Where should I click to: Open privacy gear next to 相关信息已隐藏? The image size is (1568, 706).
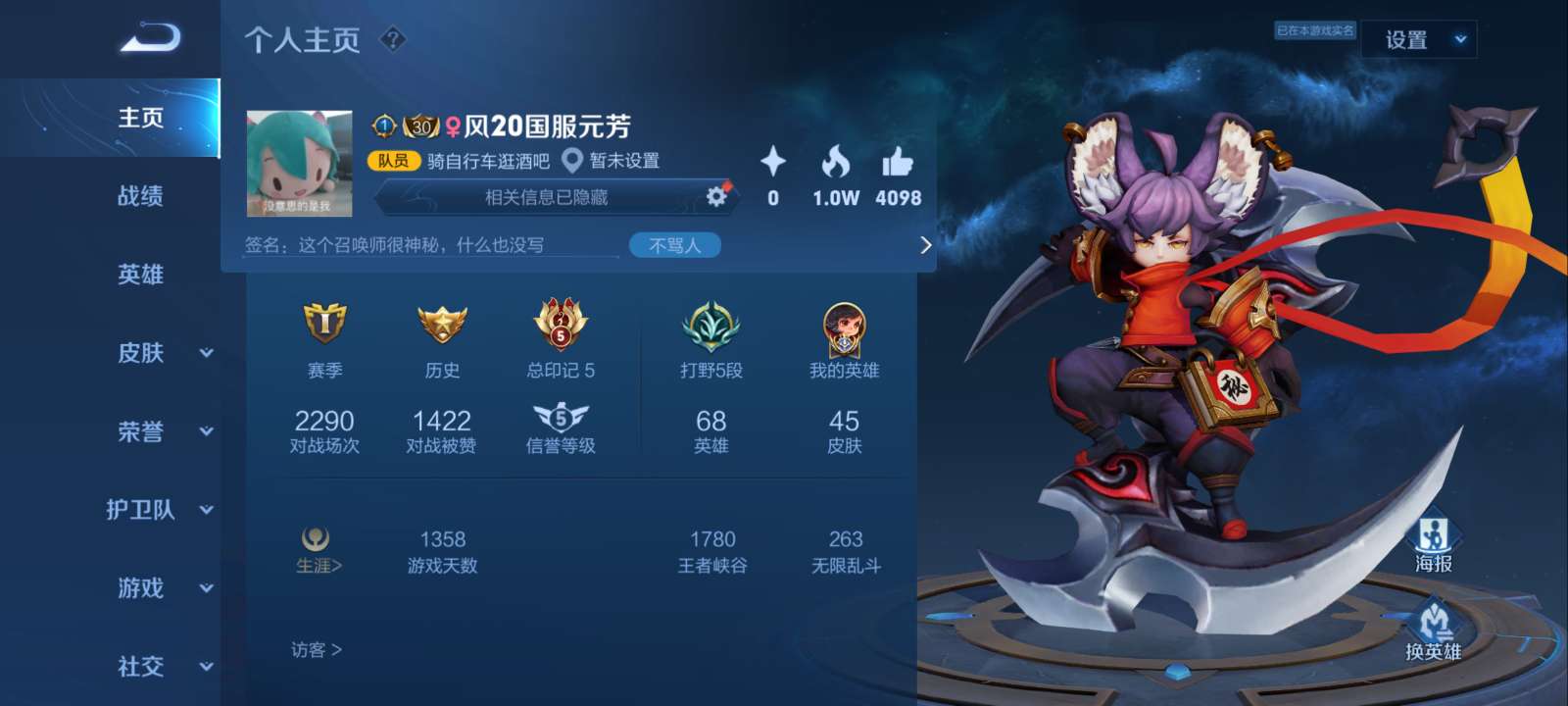pyautogui.click(x=716, y=195)
